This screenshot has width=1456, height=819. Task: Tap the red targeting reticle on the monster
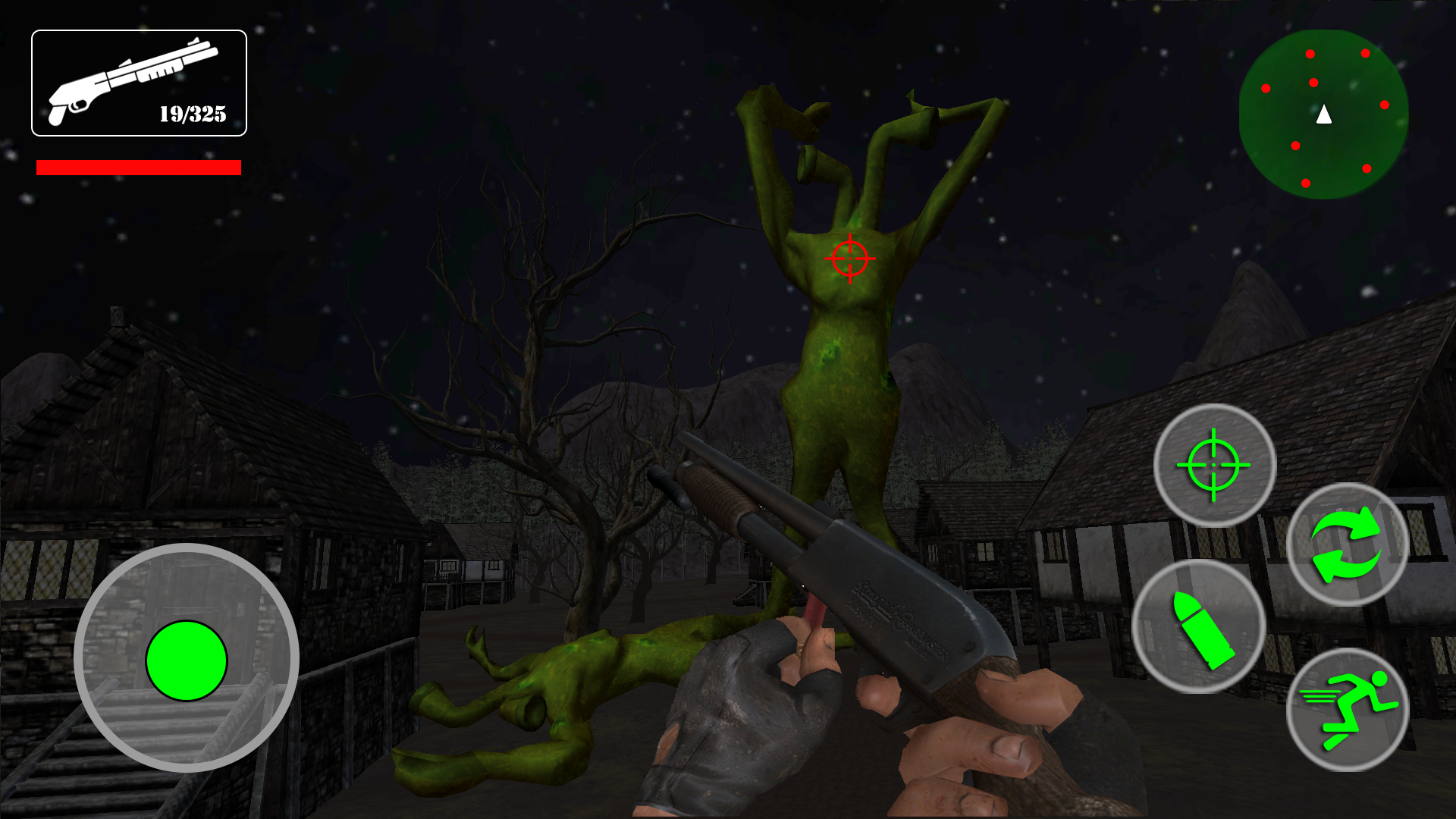851,259
